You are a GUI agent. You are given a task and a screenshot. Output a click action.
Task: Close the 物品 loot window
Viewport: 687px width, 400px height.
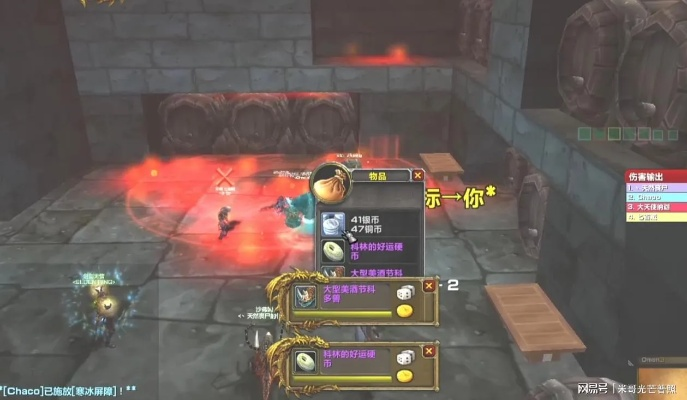(x=417, y=176)
